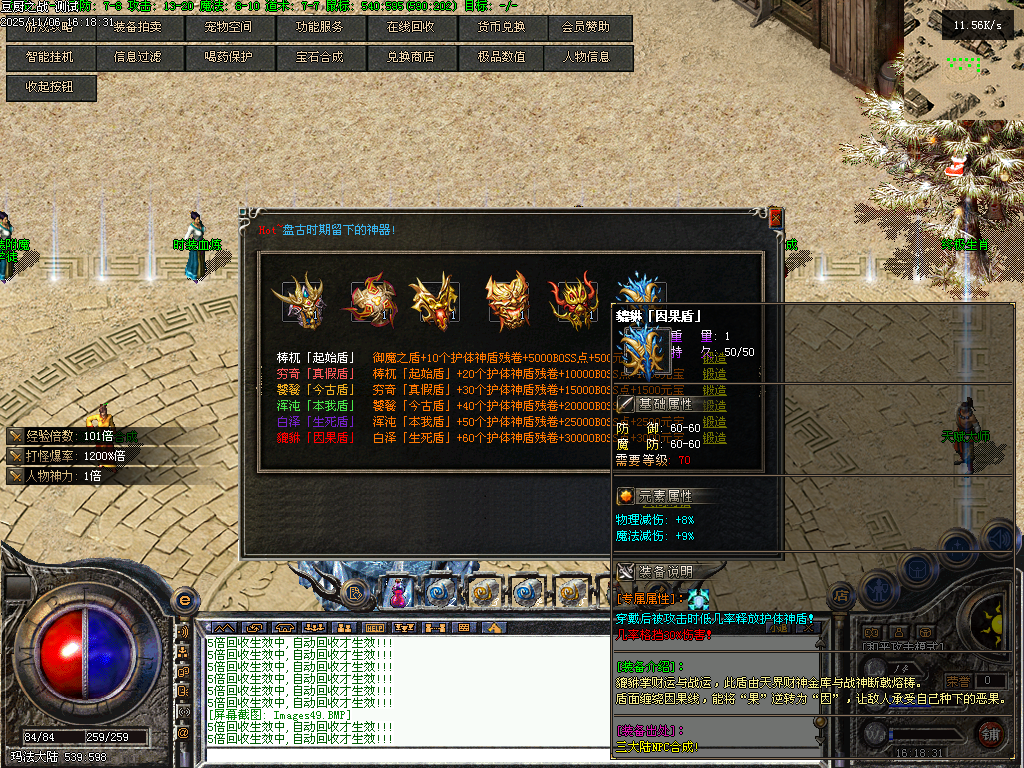Open the 喝药保护 potion protection settings
The width and height of the screenshot is (1024, 768).
228,57
